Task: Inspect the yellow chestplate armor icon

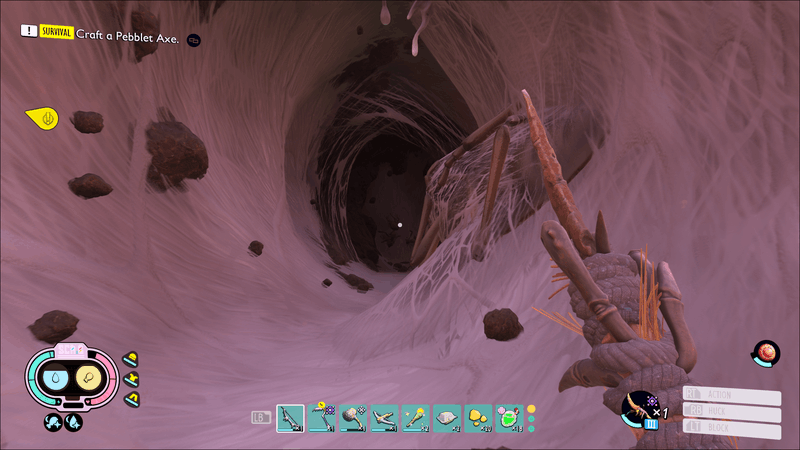Action: [x=130, y=379]
